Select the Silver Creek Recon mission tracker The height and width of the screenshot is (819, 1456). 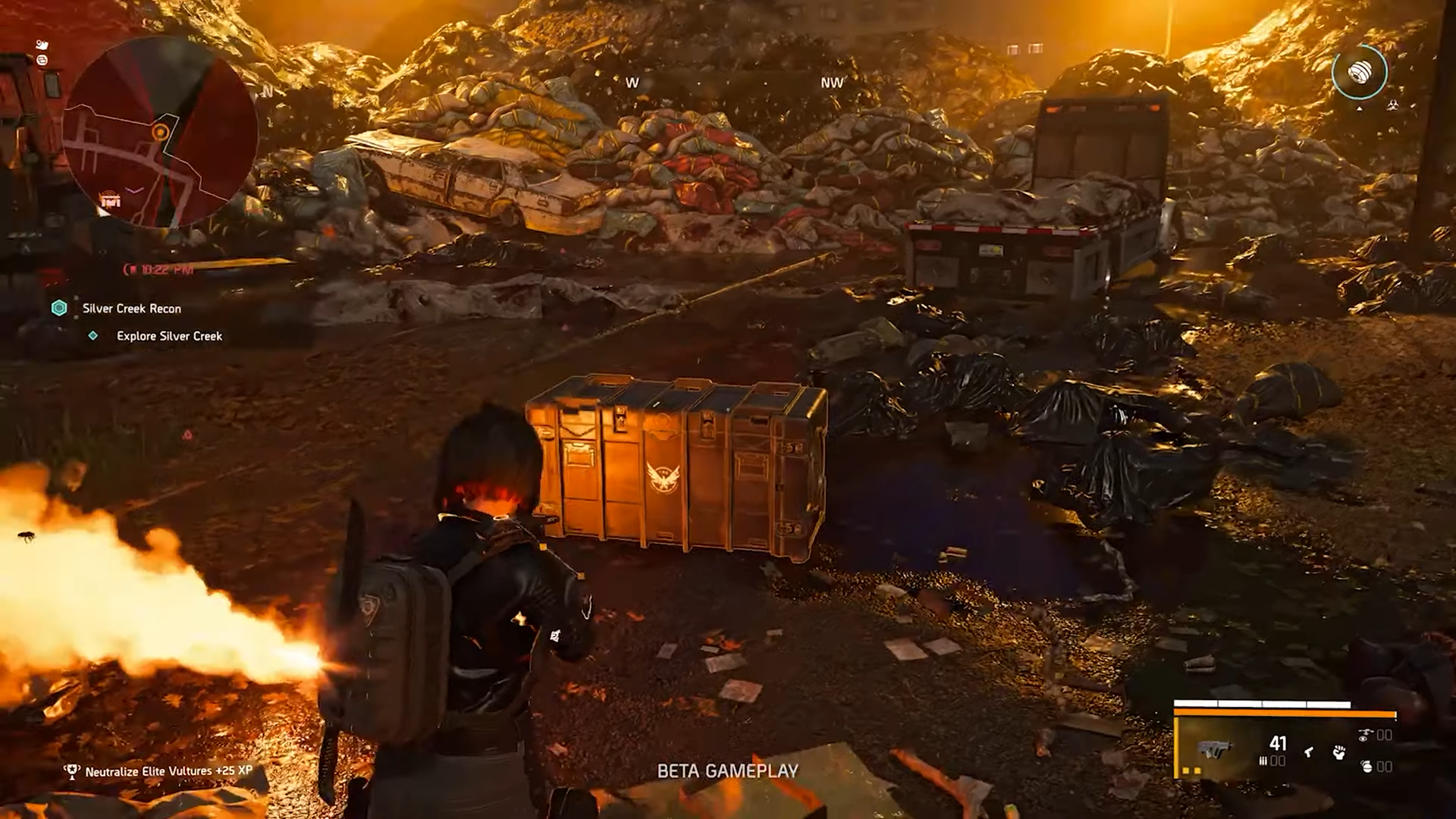coord(131,309)
